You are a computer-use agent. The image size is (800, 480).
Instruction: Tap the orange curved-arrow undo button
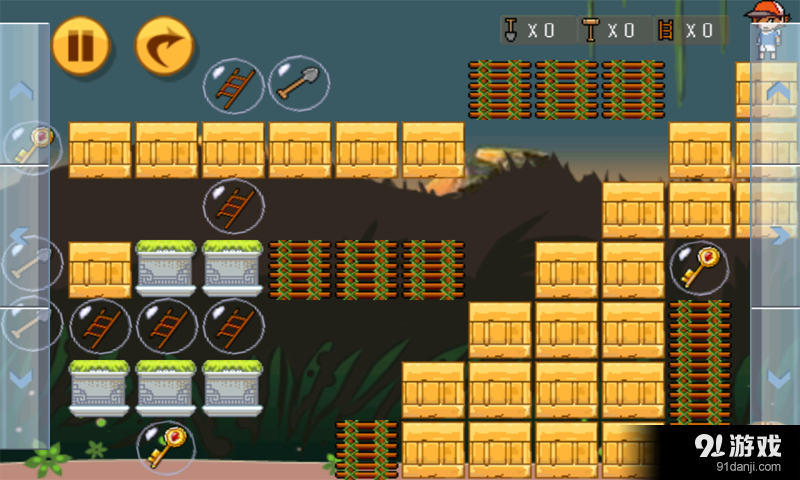[165, 46]
